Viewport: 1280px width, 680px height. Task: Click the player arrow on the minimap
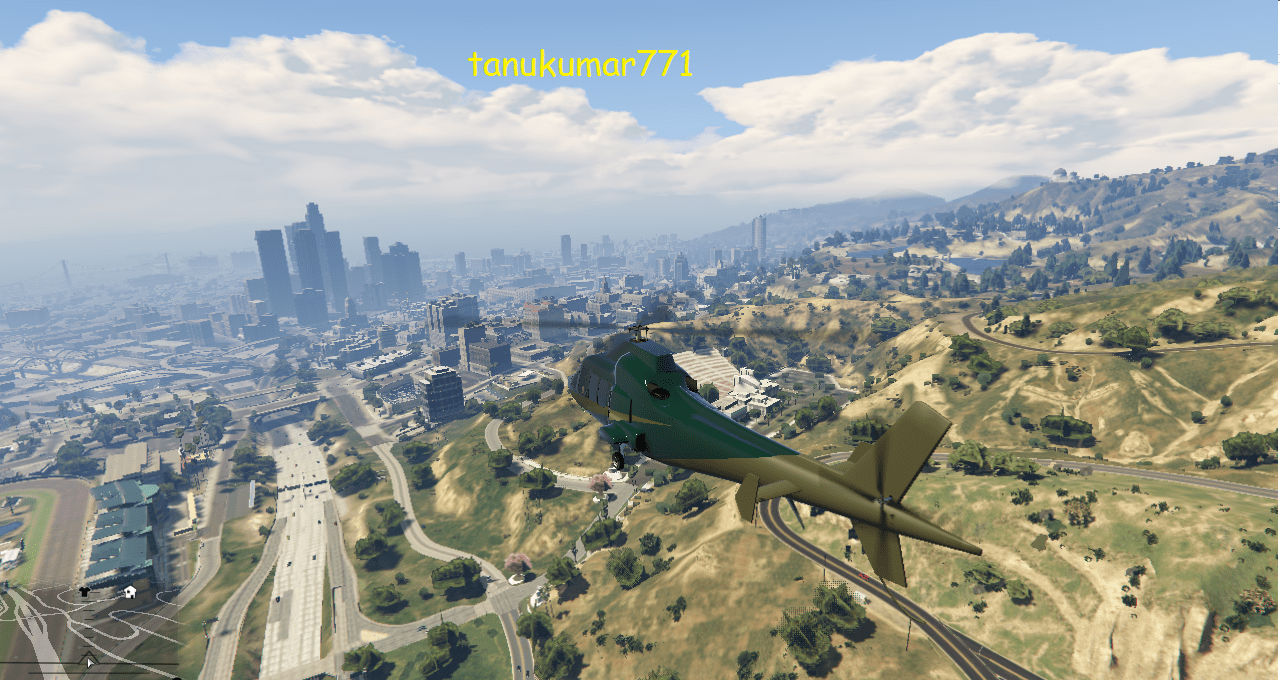coord(90,659)
